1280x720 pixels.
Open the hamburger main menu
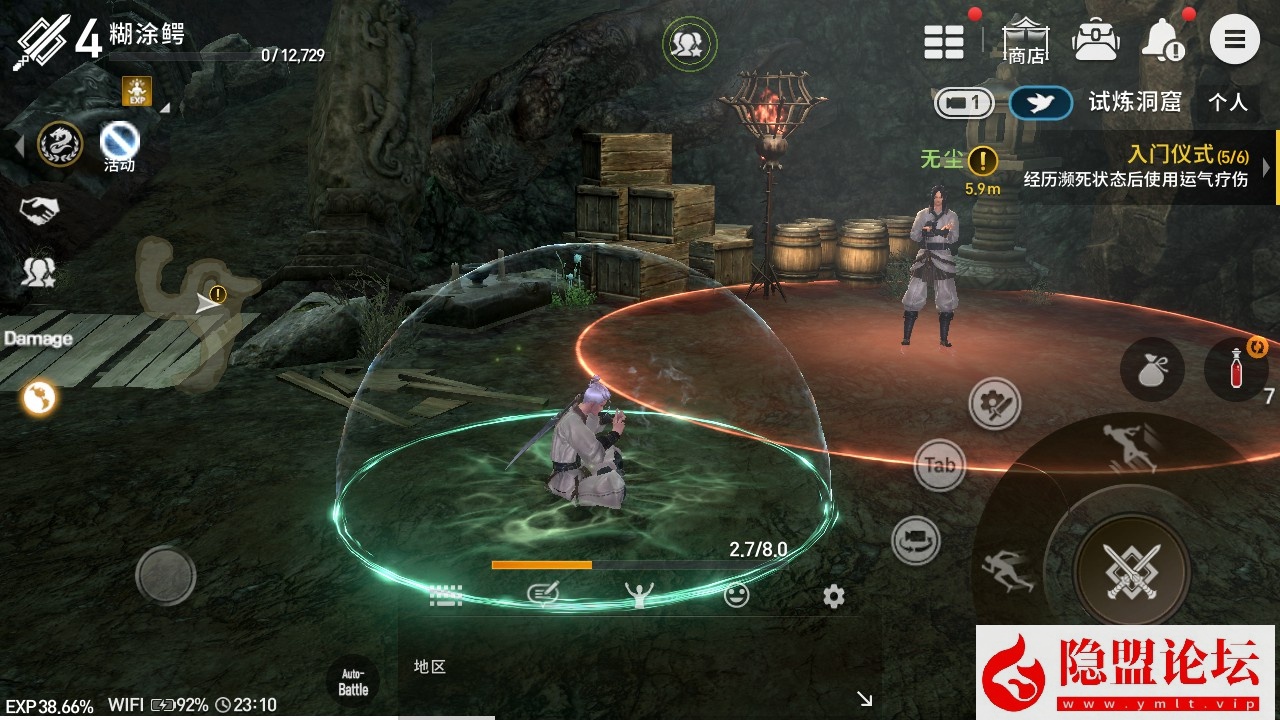(x=1234, y=41)
